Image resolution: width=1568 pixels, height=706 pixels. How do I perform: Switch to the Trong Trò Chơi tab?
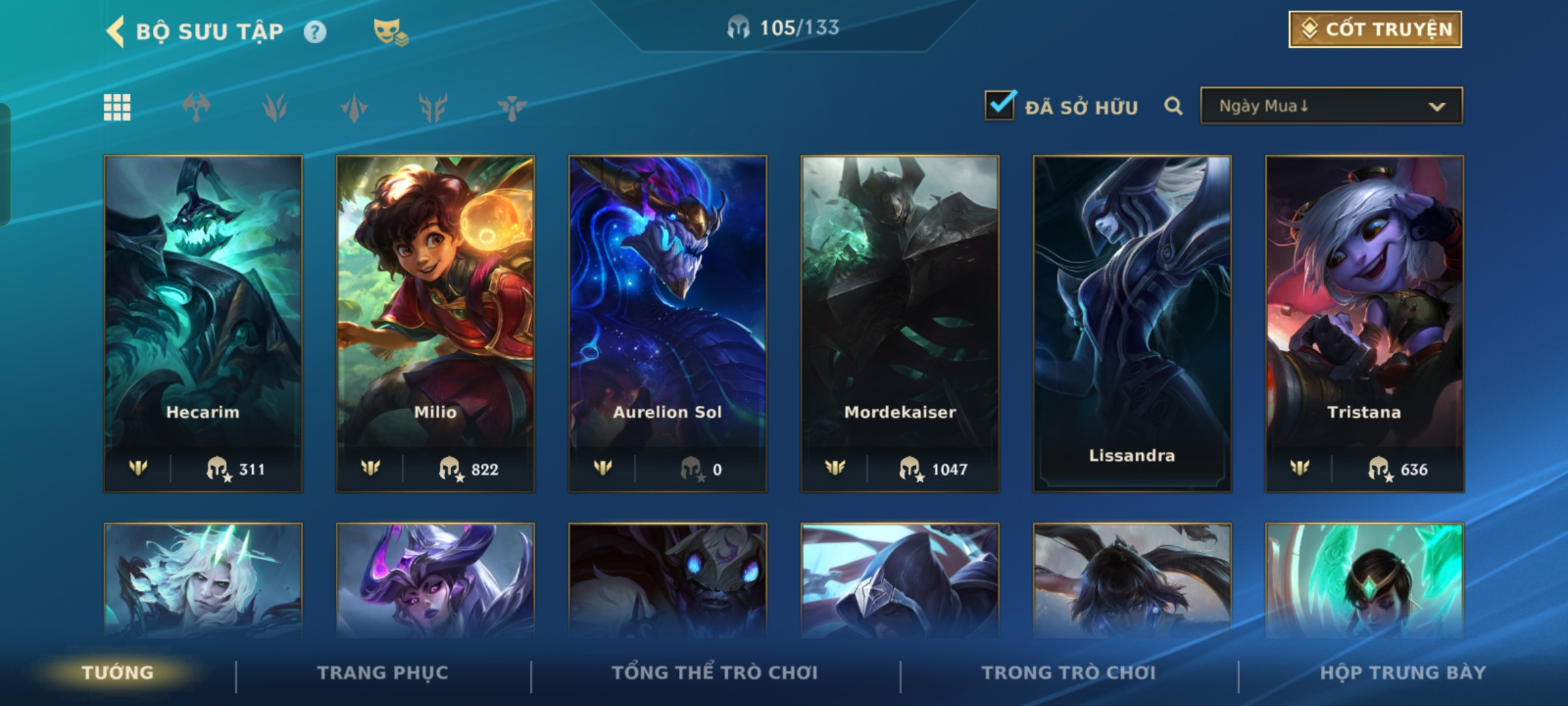1069,673
